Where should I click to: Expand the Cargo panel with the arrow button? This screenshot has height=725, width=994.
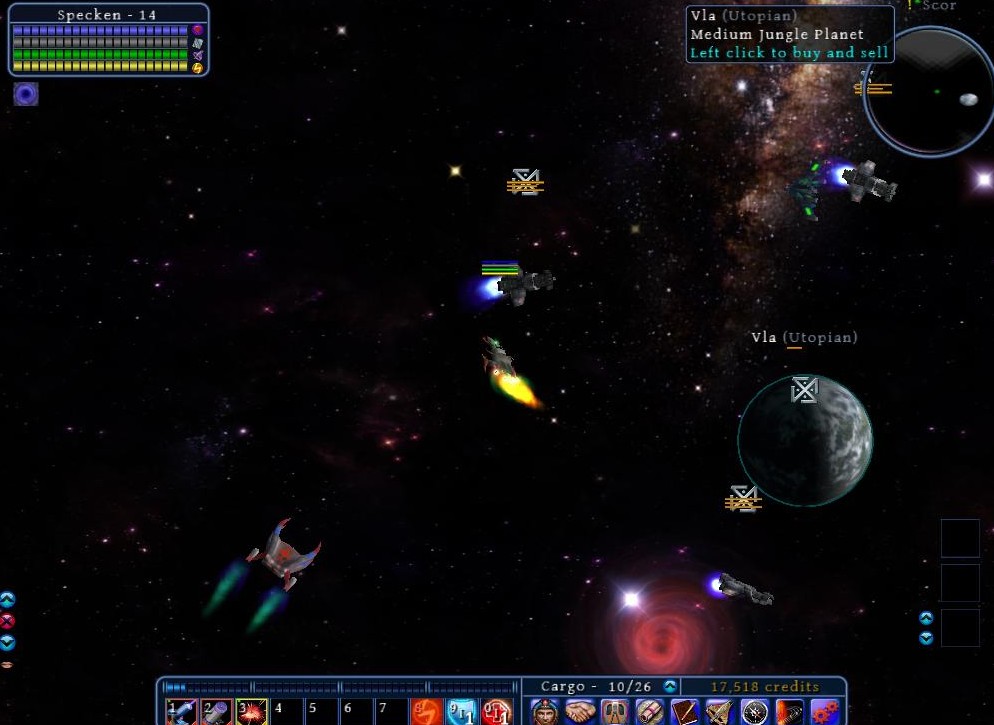670,687
